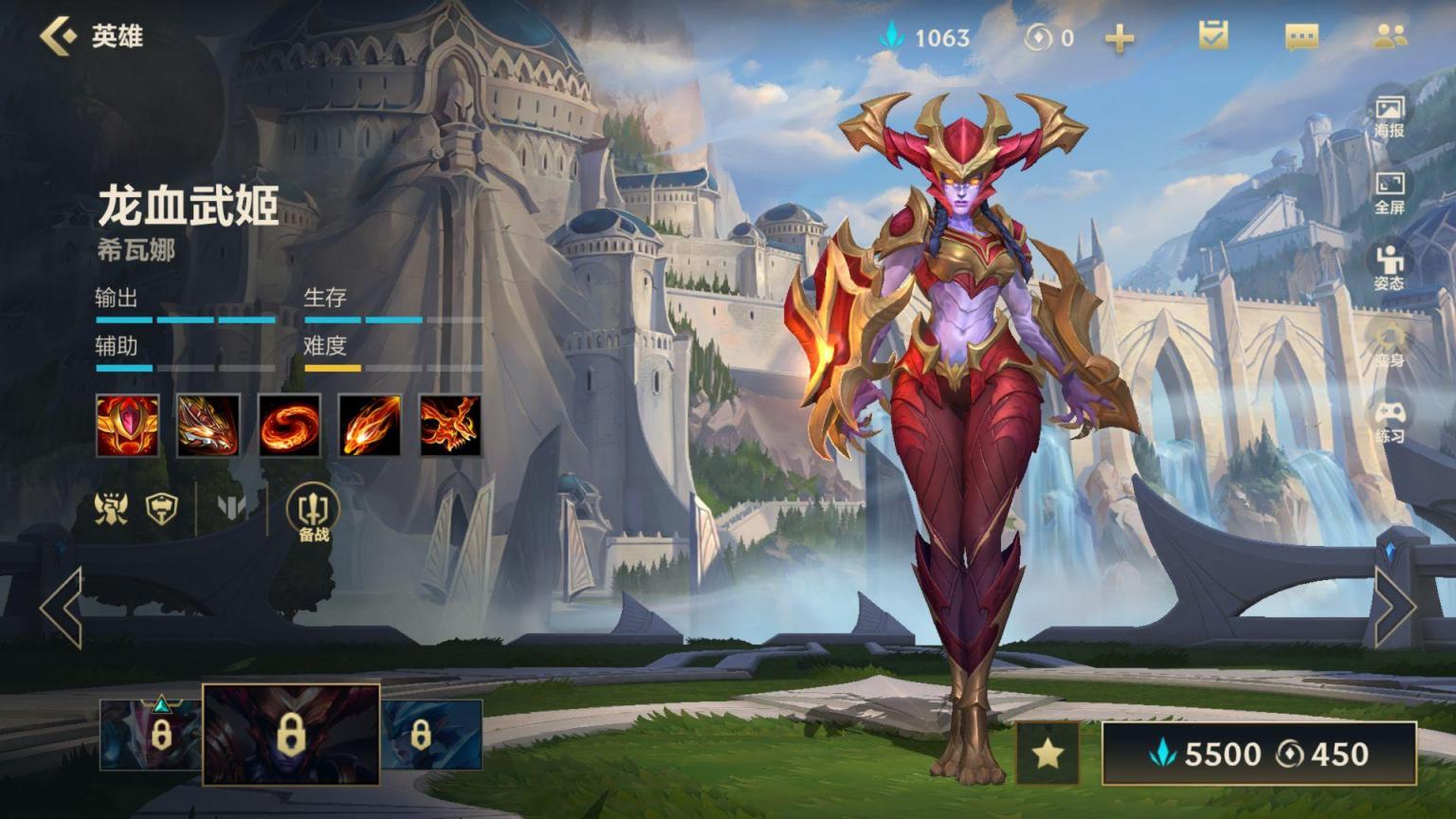Image resolution: width=1456 pixels, height=819 pixels.
Task: Start 练习 practice mode
Action: [1389, 421]
